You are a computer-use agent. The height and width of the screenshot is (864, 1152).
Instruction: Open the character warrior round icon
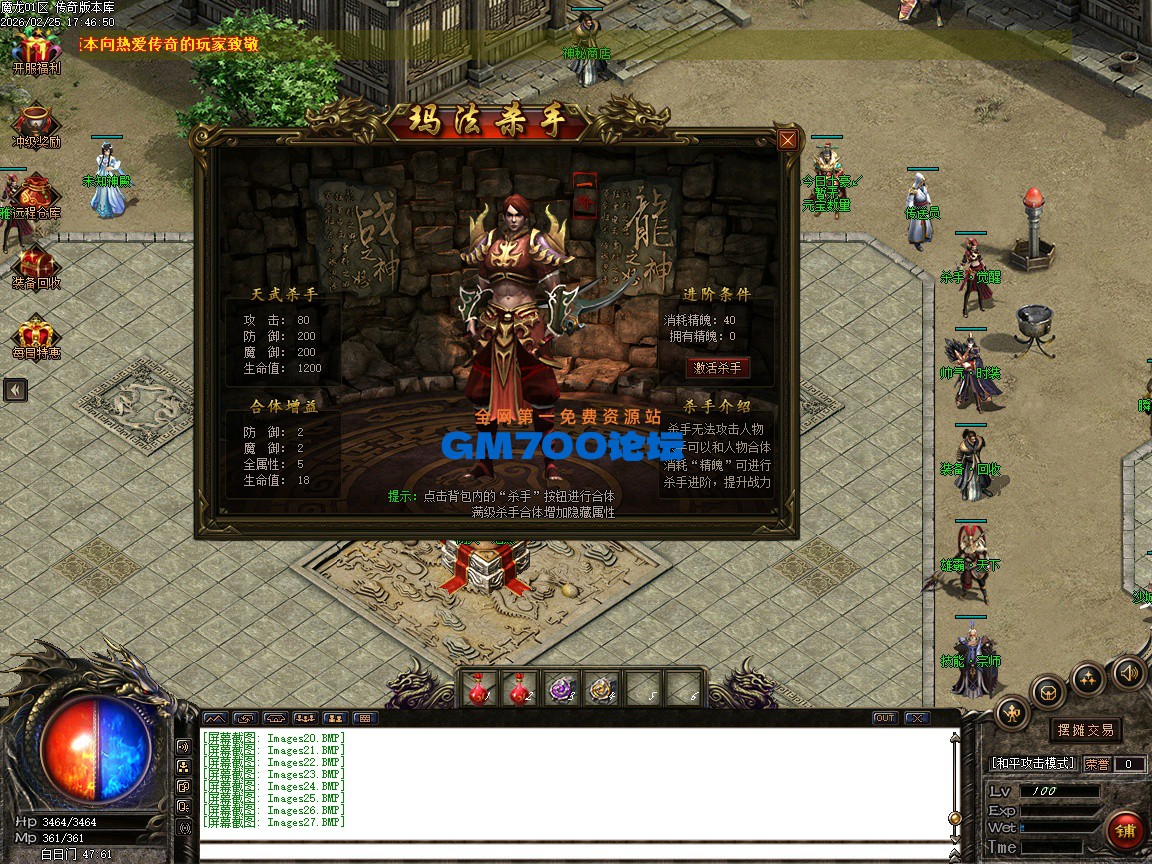point(1012,713)
